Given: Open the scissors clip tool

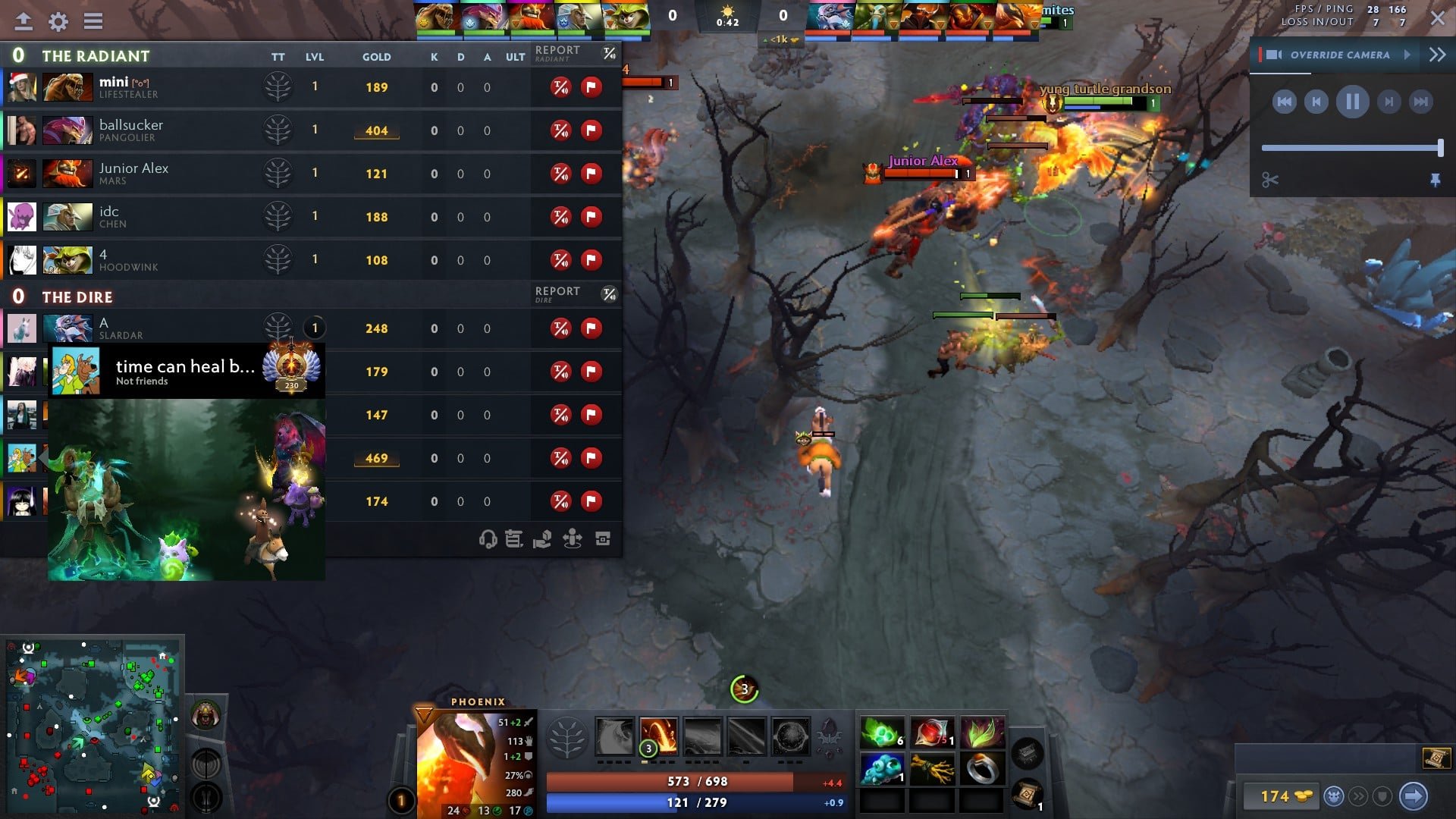Looking at the screenshot, I should (1270, 180).
